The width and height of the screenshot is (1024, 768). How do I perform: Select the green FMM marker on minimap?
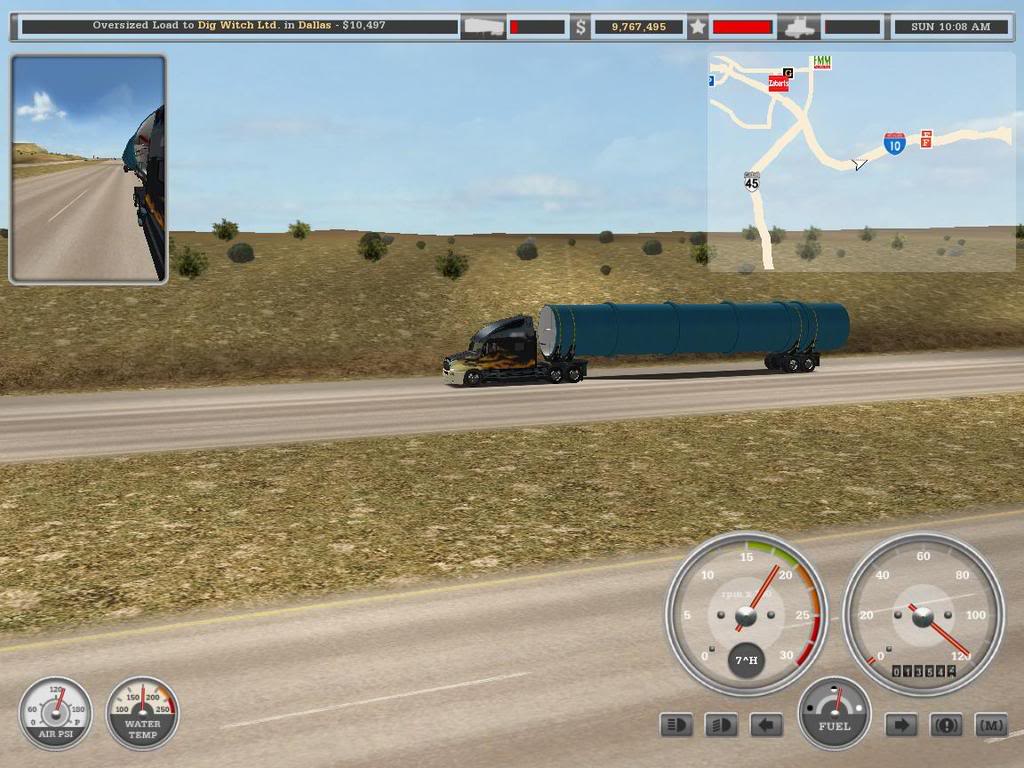click(822, 62)
